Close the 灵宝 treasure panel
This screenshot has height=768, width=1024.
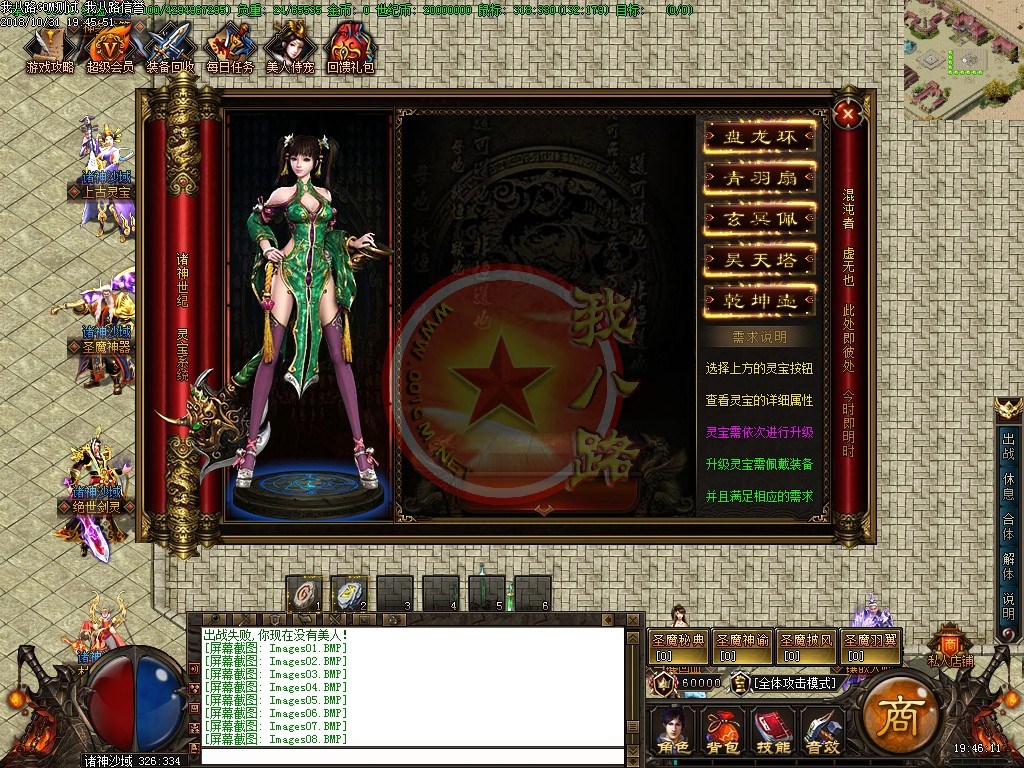tap(848, 114)
